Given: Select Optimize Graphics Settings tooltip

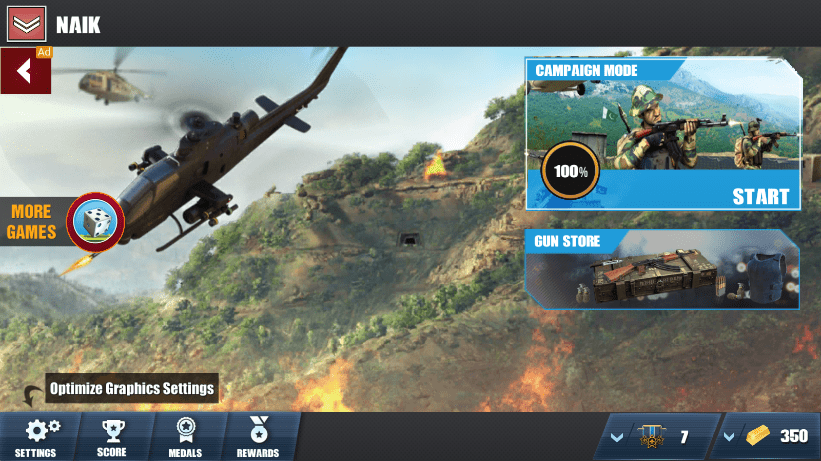Looking at the screenshot, I should [x=132, y=388].
